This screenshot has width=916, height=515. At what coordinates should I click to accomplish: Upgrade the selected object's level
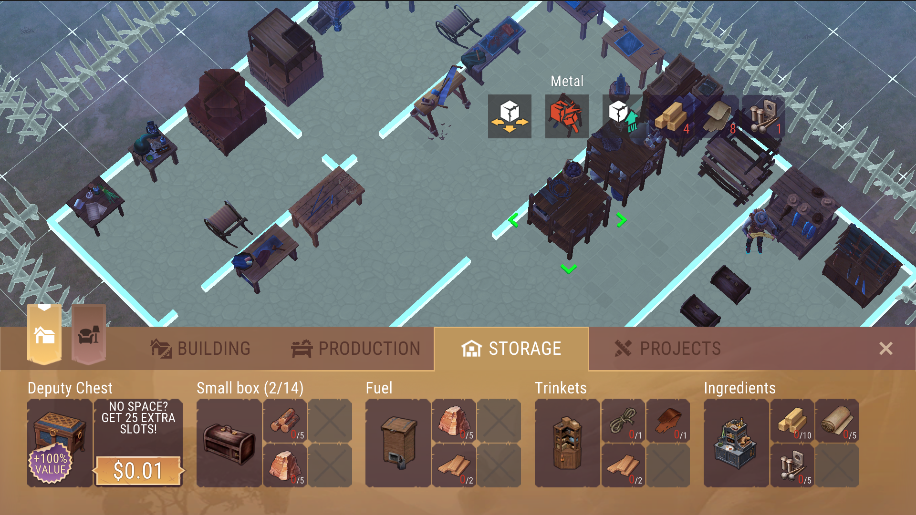point(622,116)
